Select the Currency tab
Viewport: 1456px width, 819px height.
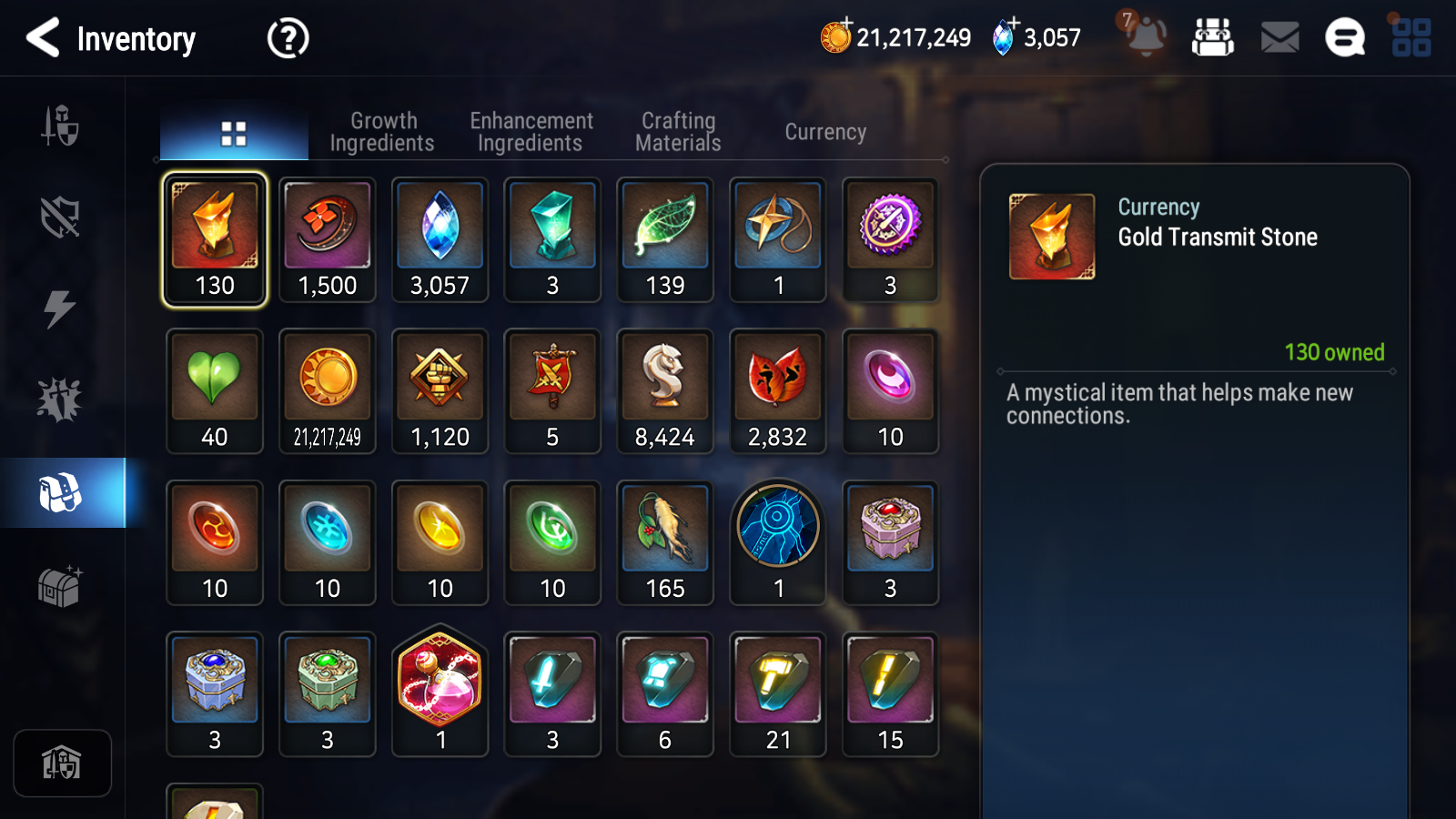[825, 132]
